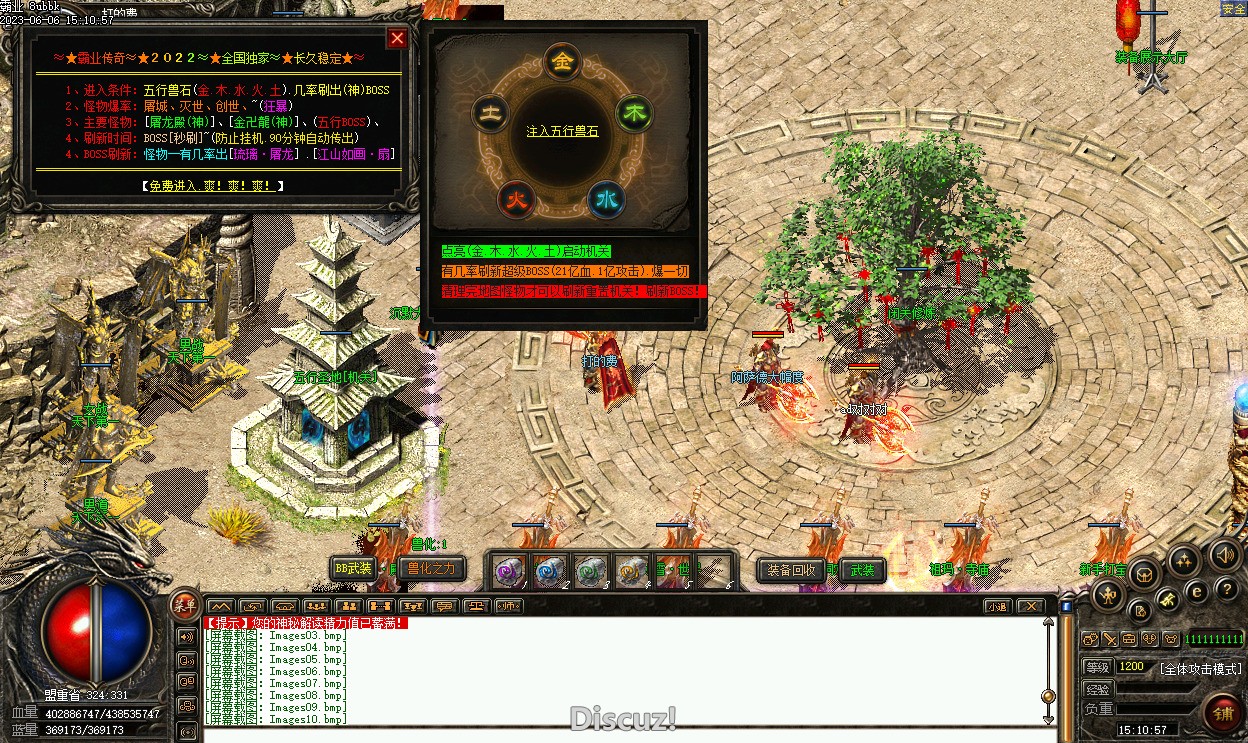Toggle sound with the speaker icon
Viewport: 1248px width, 743px height.
pyautogui.click(x=1224, y=554)
